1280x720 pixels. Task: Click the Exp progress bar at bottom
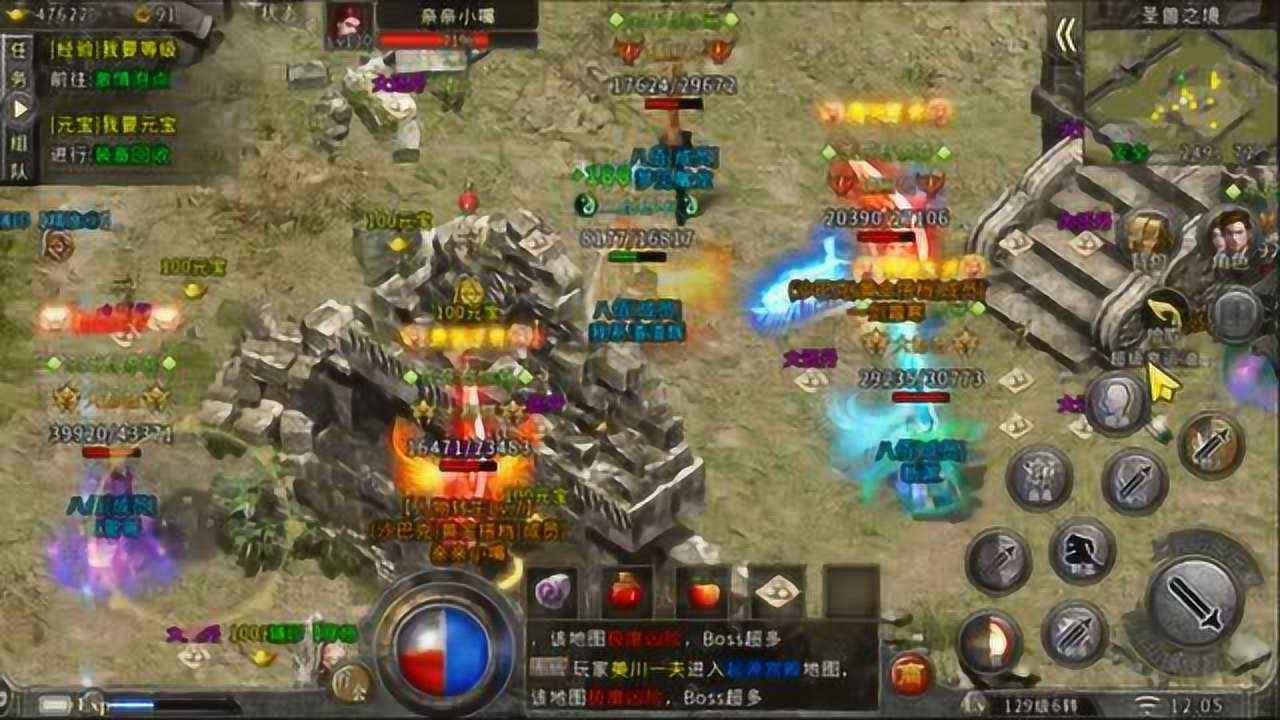point(150,705)
